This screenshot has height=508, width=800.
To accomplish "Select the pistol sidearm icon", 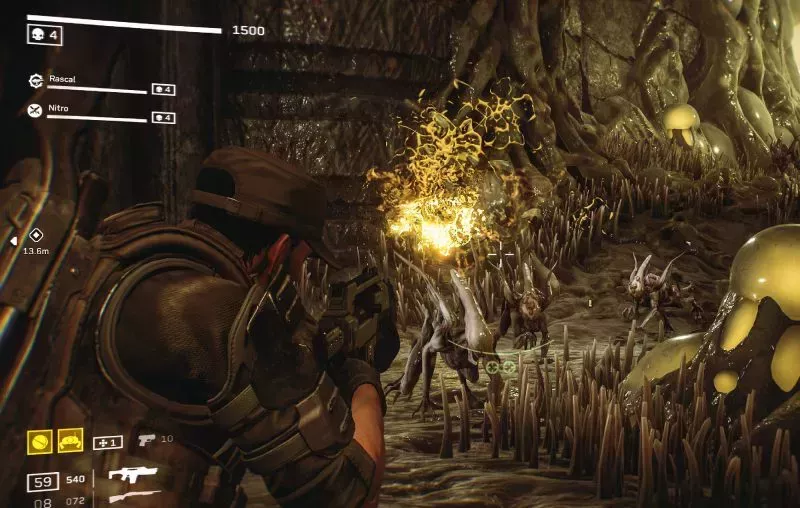I will click(x=146, y=439).
